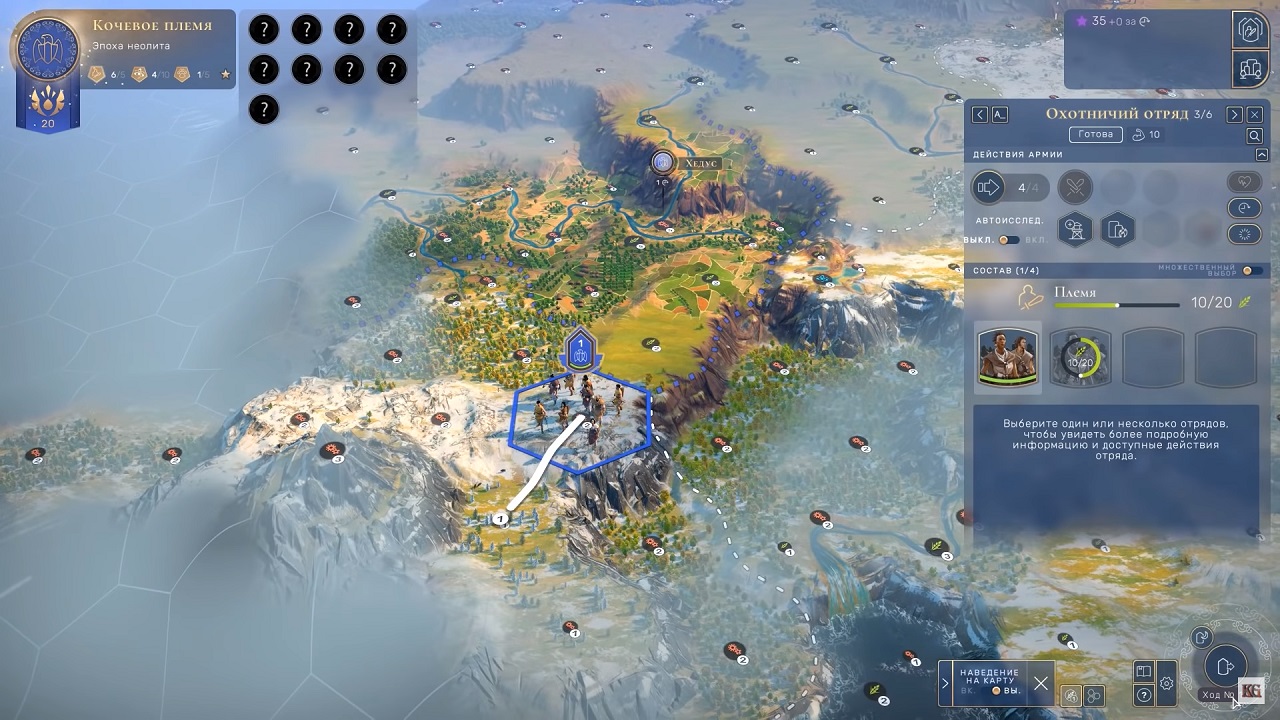Click the magnifier icon in army panel
Screen dimensions: 1280x720
(x=1254, y=136)
